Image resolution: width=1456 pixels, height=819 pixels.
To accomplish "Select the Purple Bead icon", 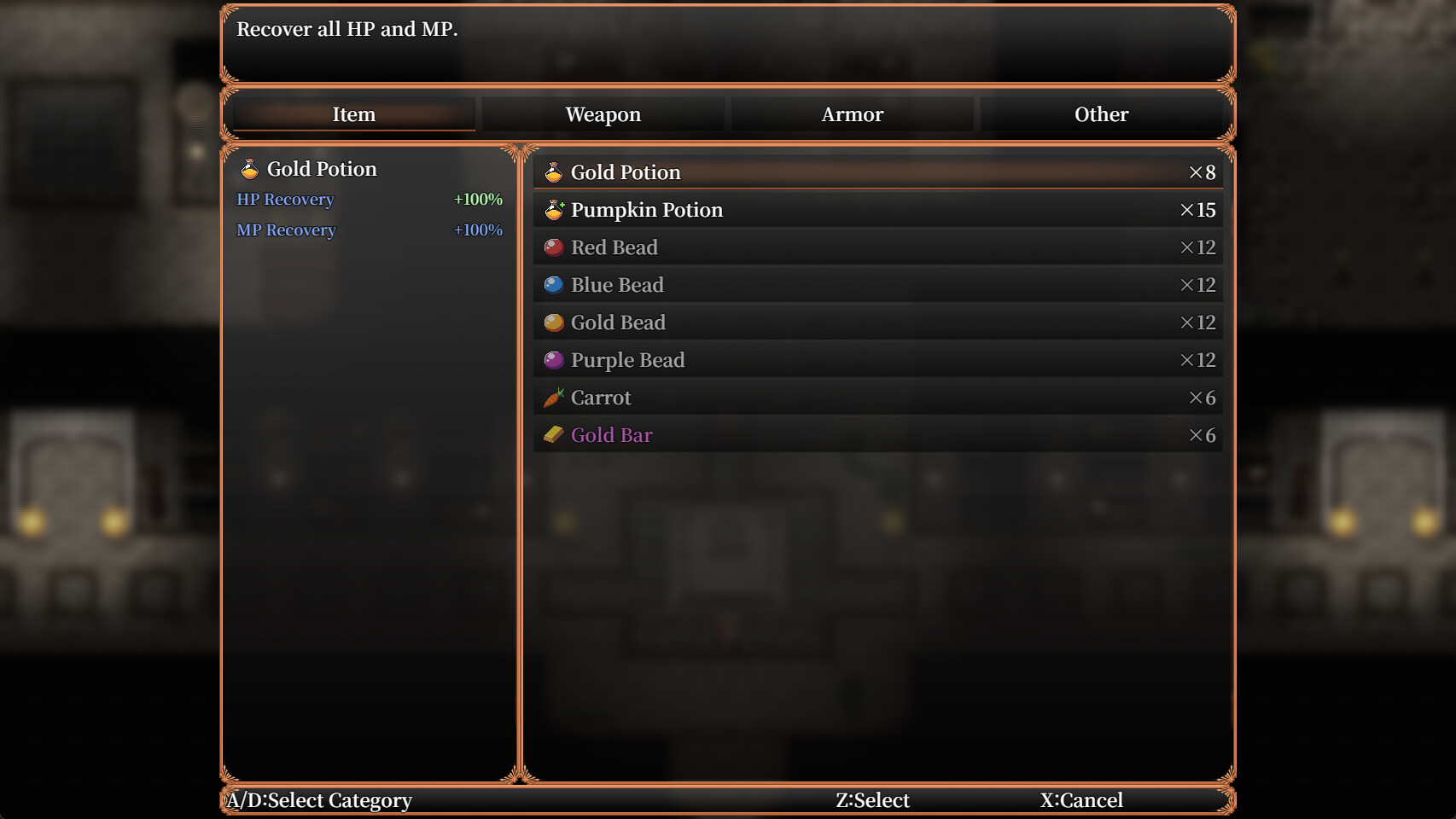I will click(x=554, y=359).
